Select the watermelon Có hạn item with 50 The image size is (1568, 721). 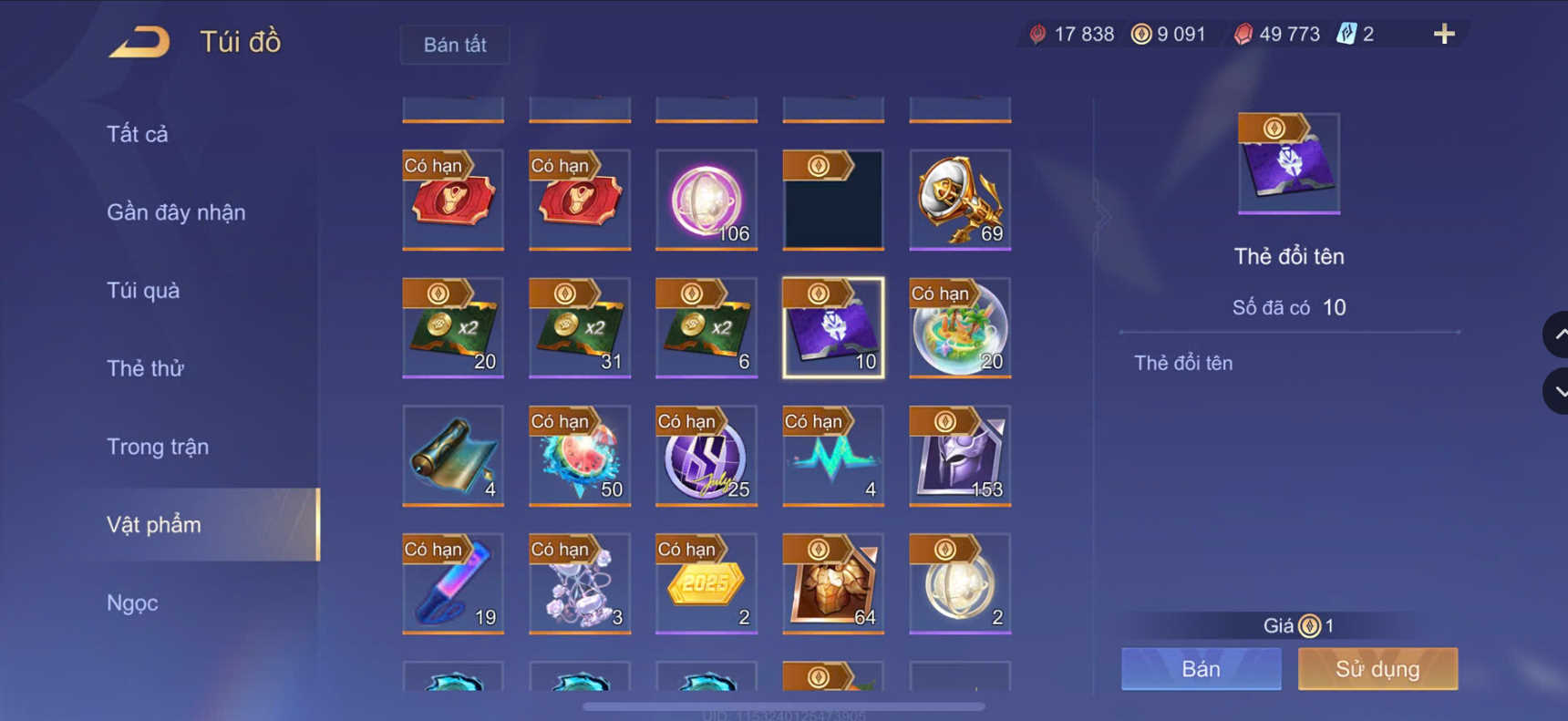coord(580,456)
